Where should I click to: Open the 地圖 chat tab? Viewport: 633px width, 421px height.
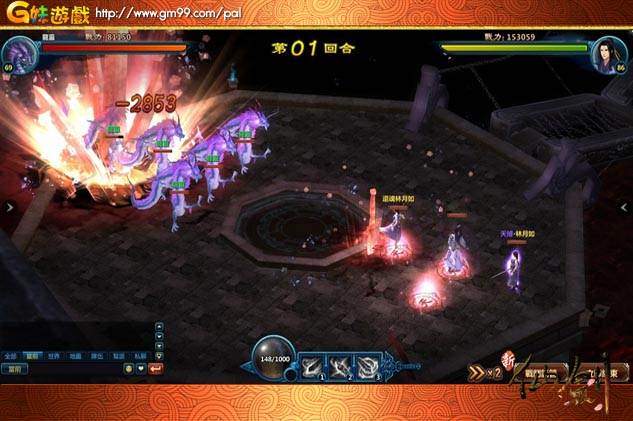76,355
